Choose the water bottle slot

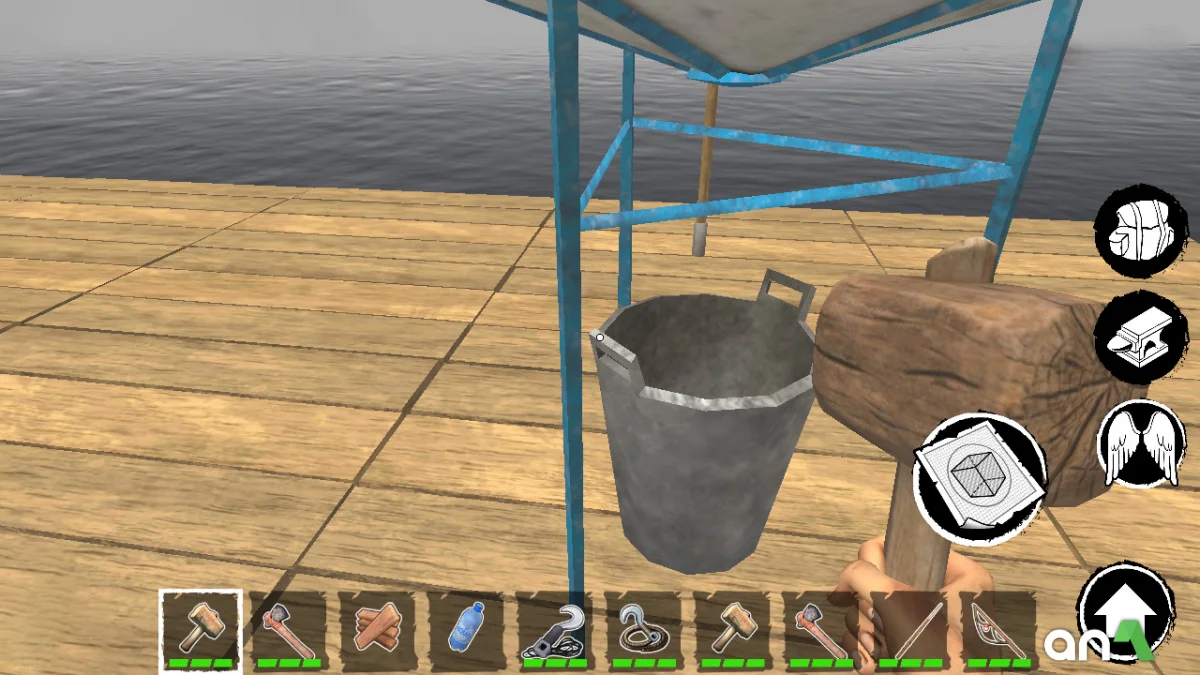click(466, 630)
